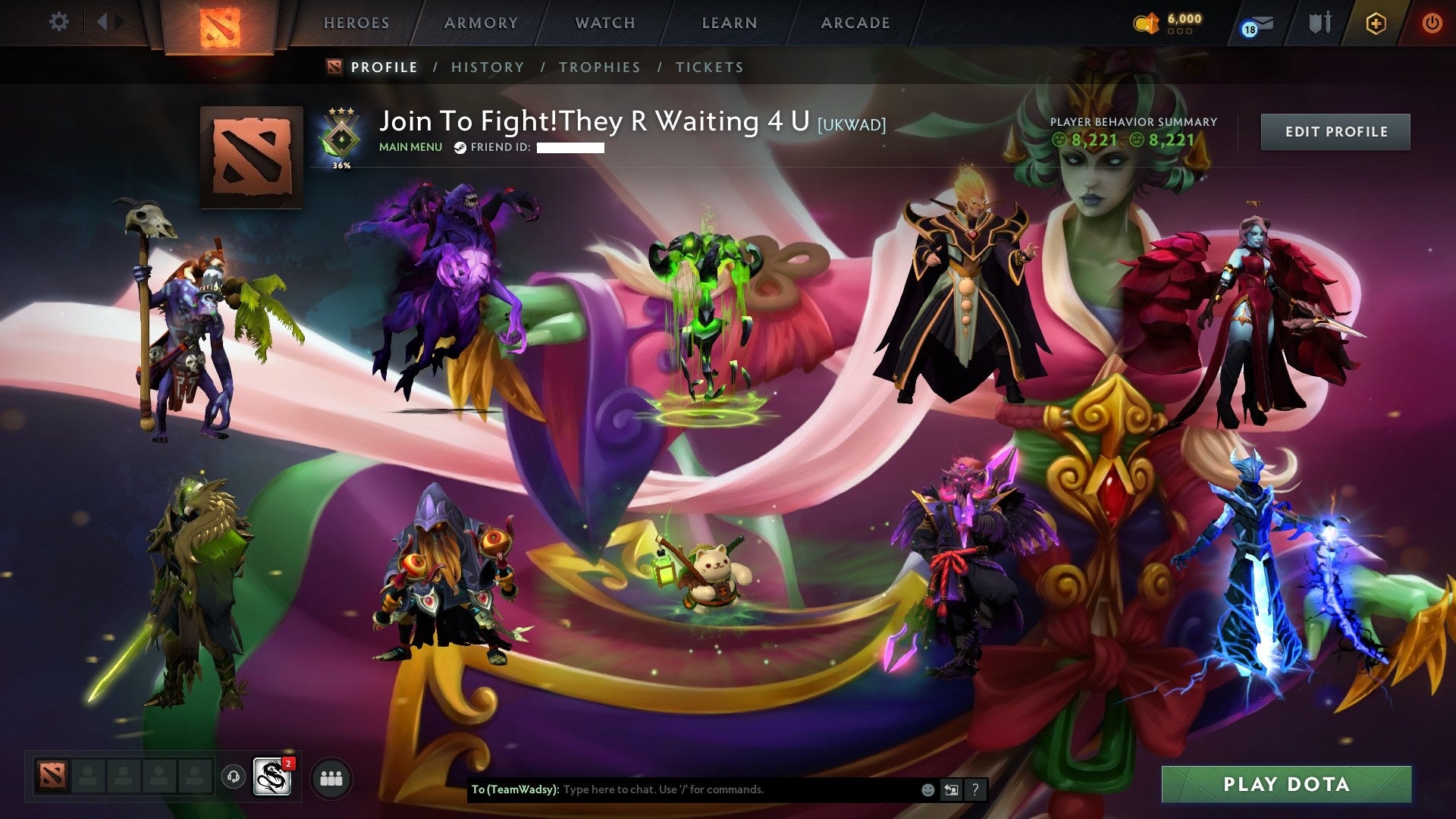
Task: Click the power button to exit
Action: pyautogui.click(x=1433, y=23)
